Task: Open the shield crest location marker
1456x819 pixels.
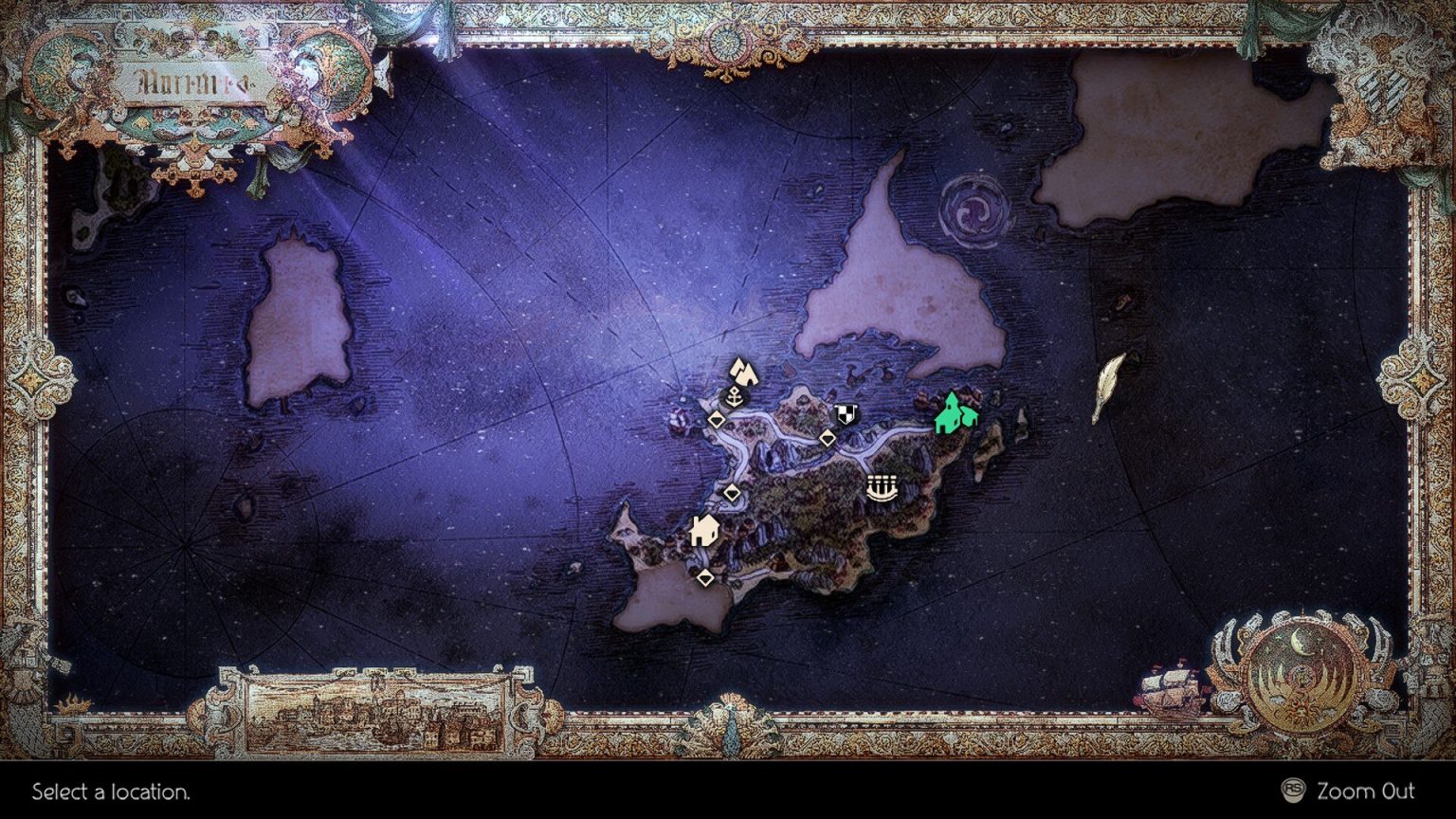Action: point(845,411)
